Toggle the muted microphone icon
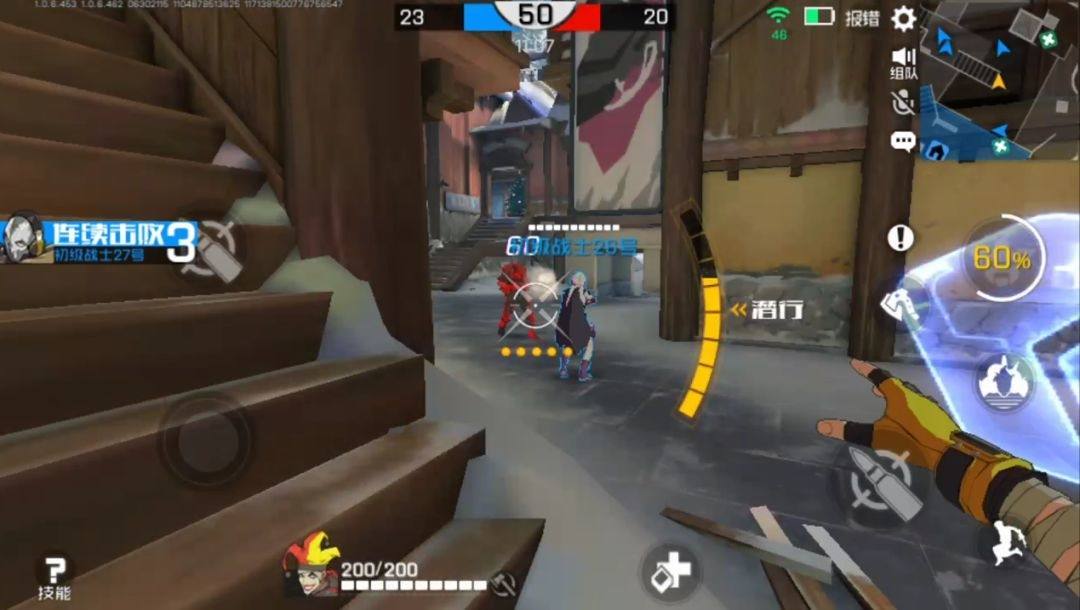The height and width of the screenshot is (610, 1080). pyautogui.click(x=903, y=102)
